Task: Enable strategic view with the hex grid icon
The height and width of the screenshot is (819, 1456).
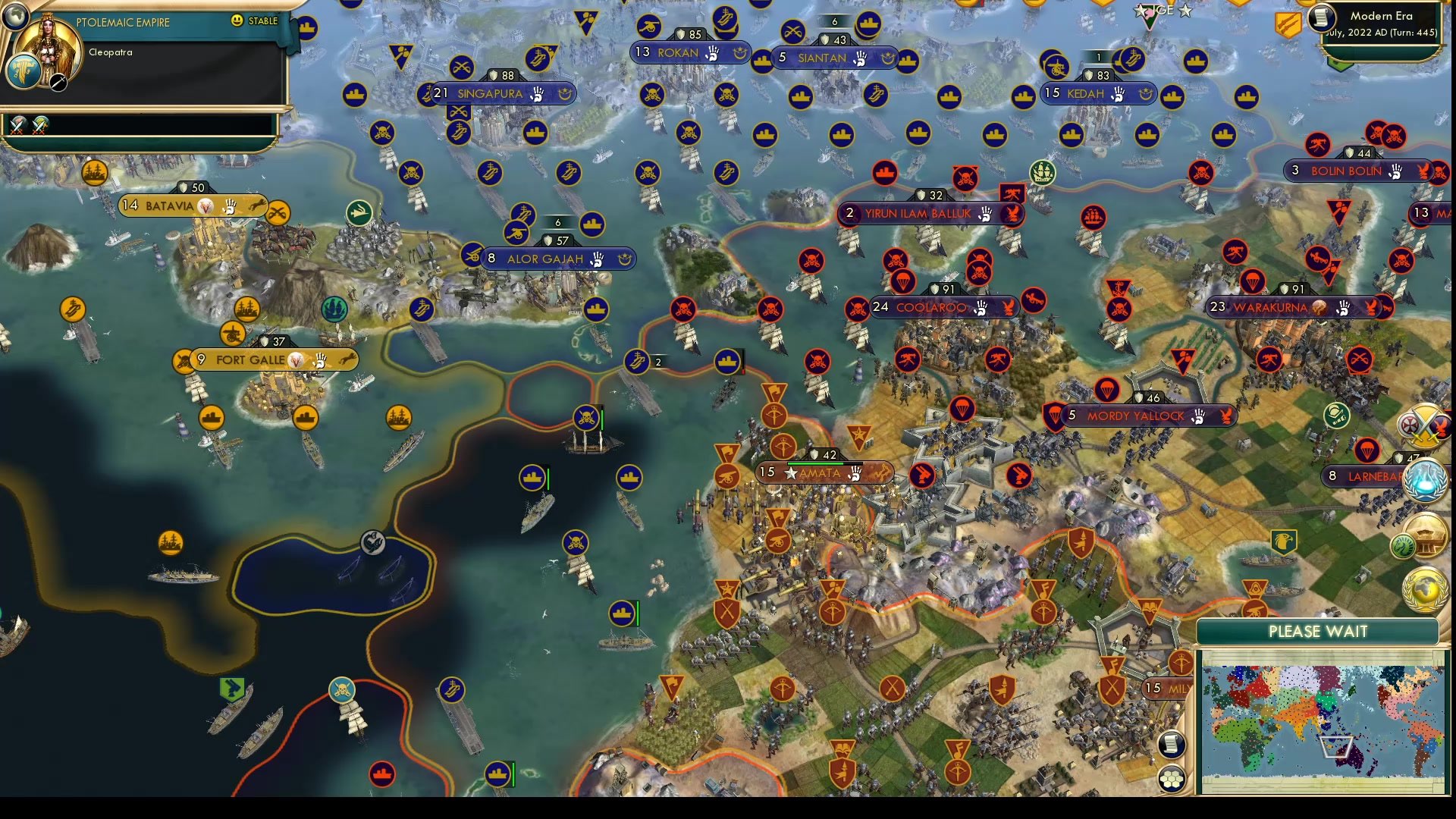Action: pyautogui.click(x=1171, y=778)
